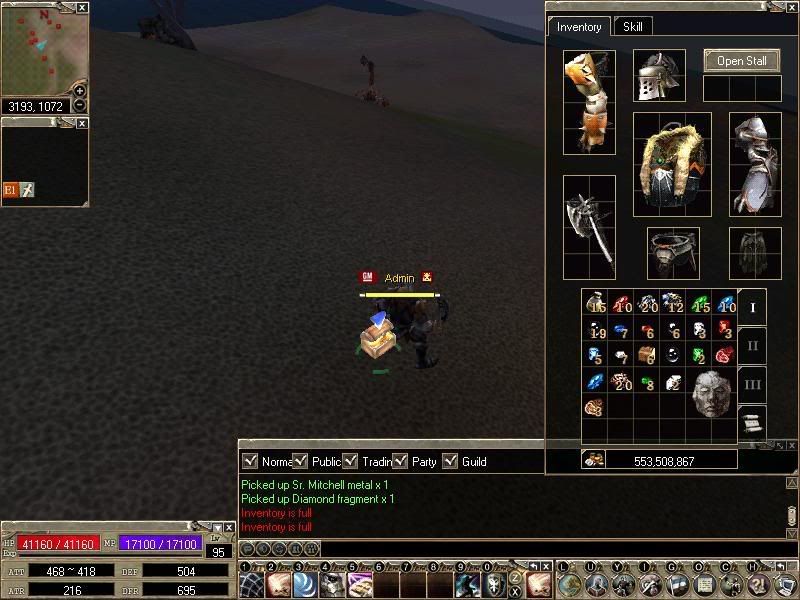Image resolution: width=800 pixels, height=600 pixels.
Task: Select the equipped battle axe slot
Action: point(589,227)
